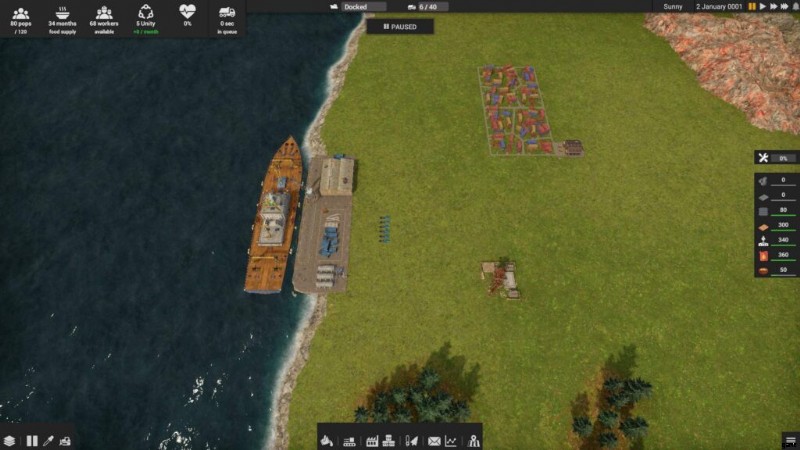Open the envelope messages panel

[x=434, y=440]
